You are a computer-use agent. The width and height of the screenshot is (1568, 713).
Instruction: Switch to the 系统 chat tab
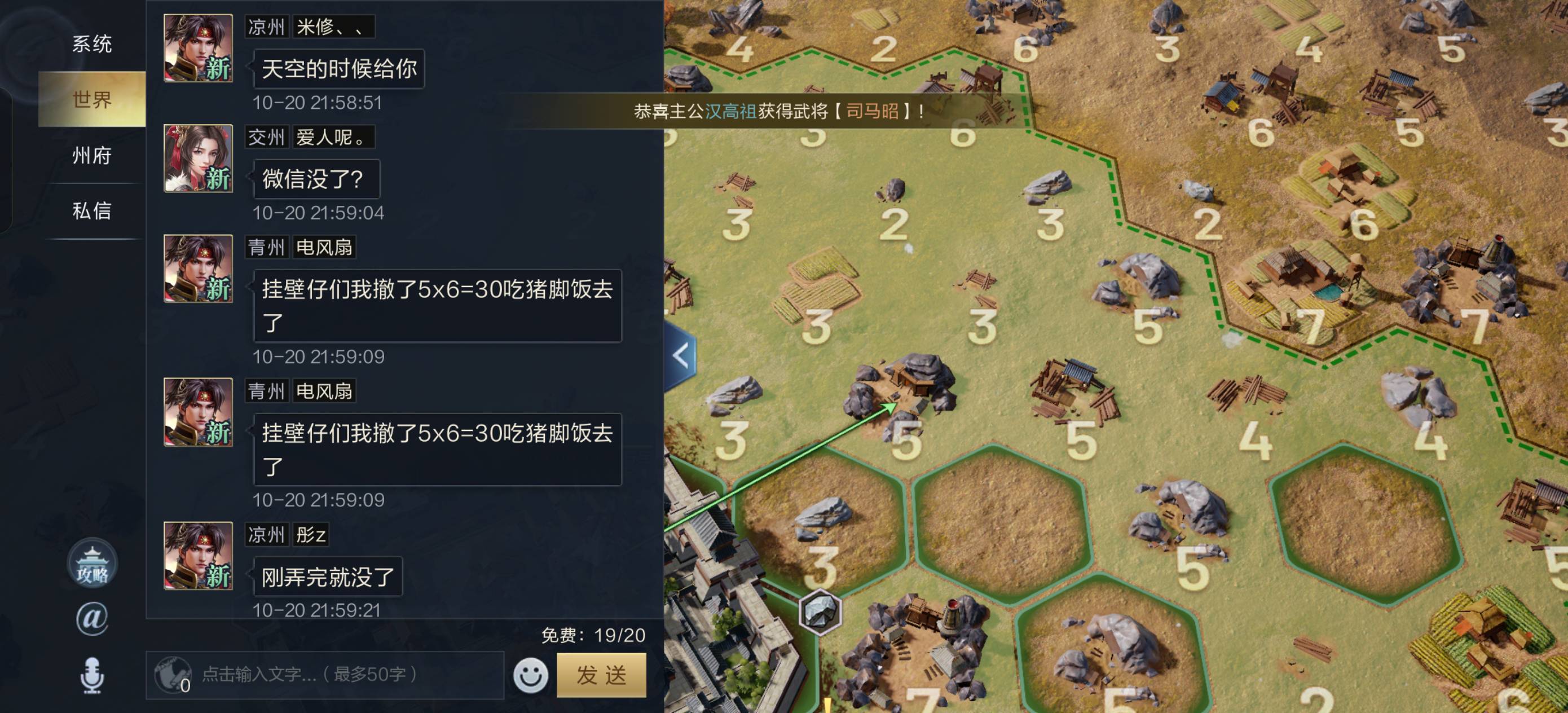pos(92,44)
